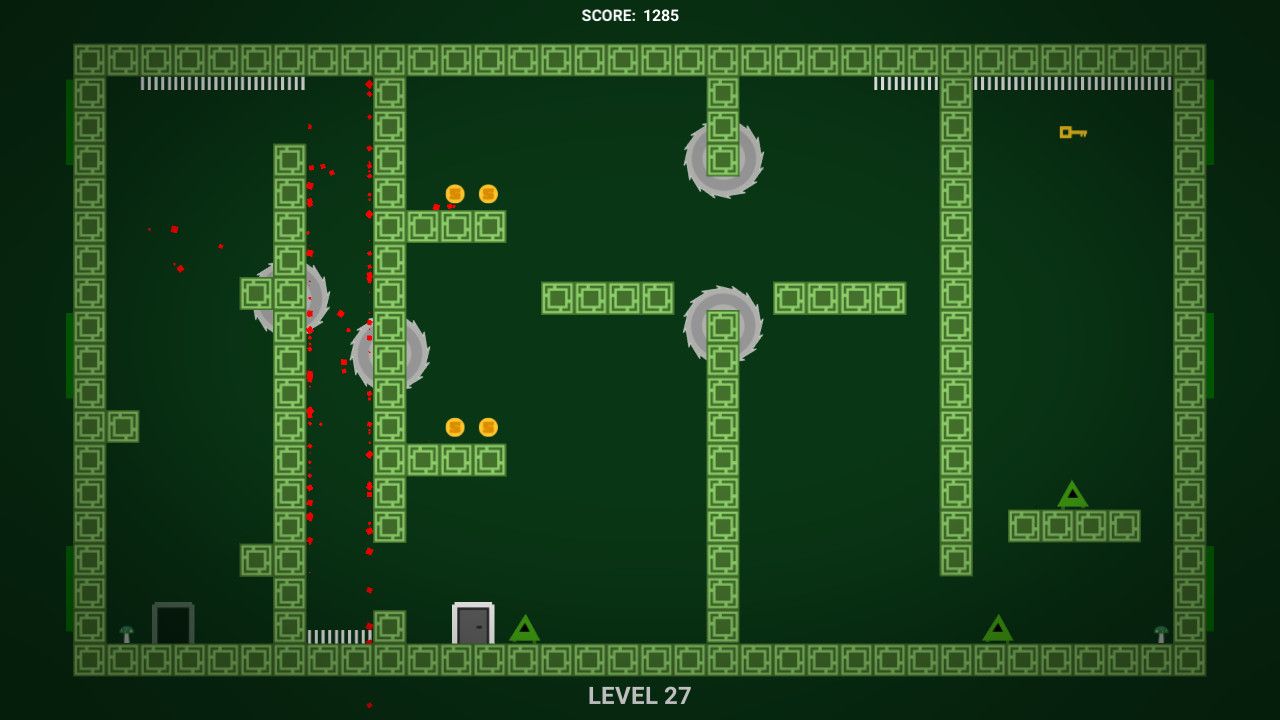The width and height of the screenshot is (1280, 720).
Task: Grab the pair of coins on the upper ledge
Action: (470, 194)
